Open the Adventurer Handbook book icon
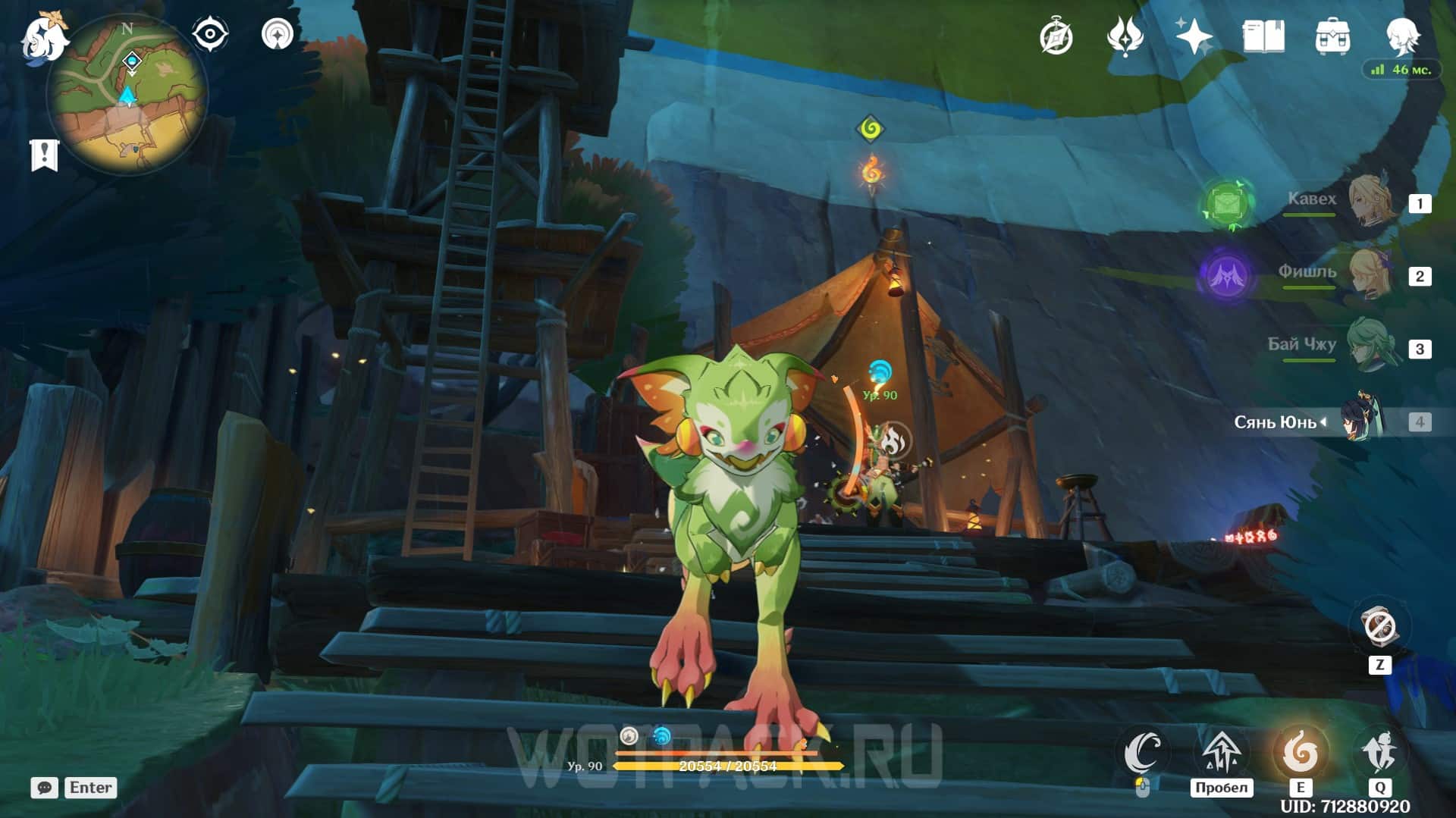Viewport: 1456px width, 818px height. click(x=1263, y=36)
